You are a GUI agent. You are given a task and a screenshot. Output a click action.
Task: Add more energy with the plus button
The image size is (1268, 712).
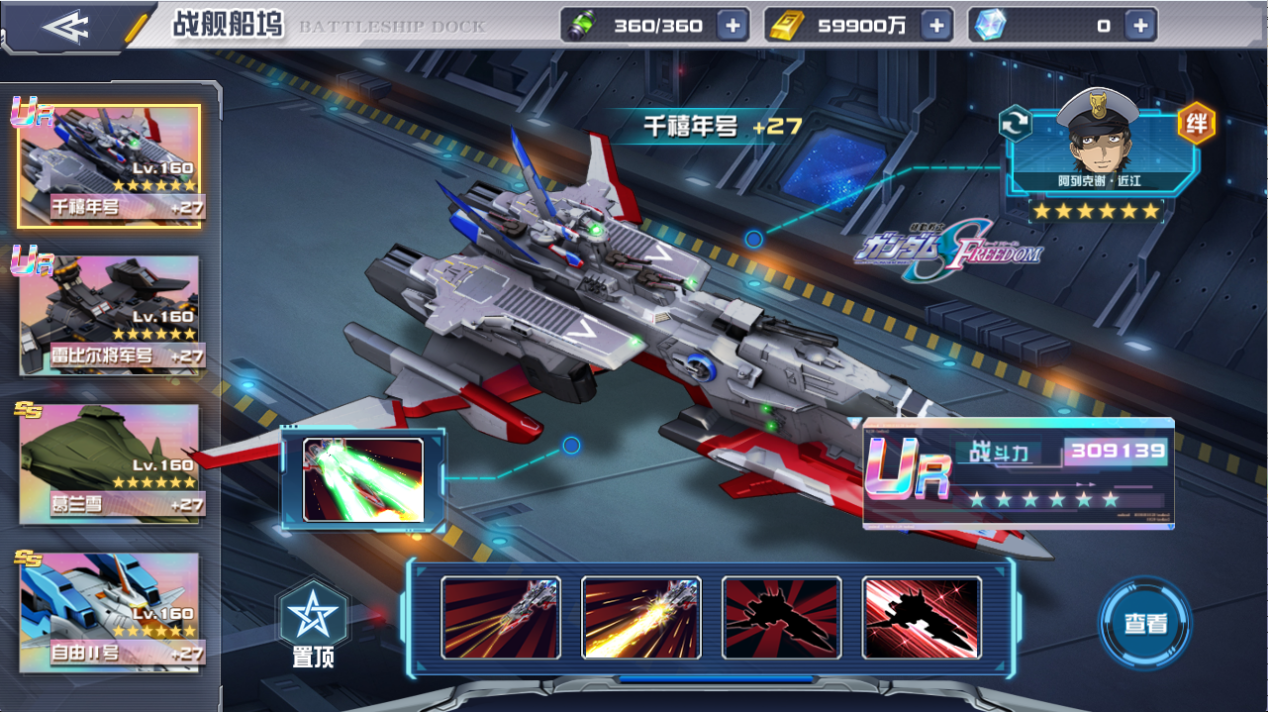click(732, 26)
